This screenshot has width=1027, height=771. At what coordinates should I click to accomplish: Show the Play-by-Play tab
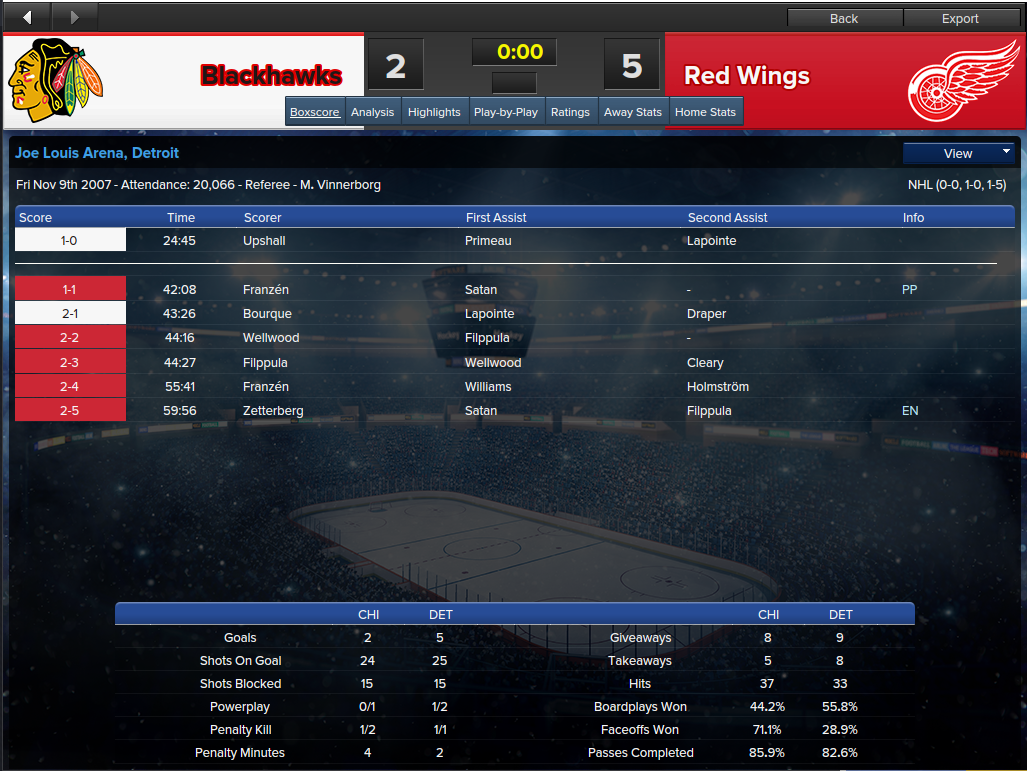(x=506, y=112)
